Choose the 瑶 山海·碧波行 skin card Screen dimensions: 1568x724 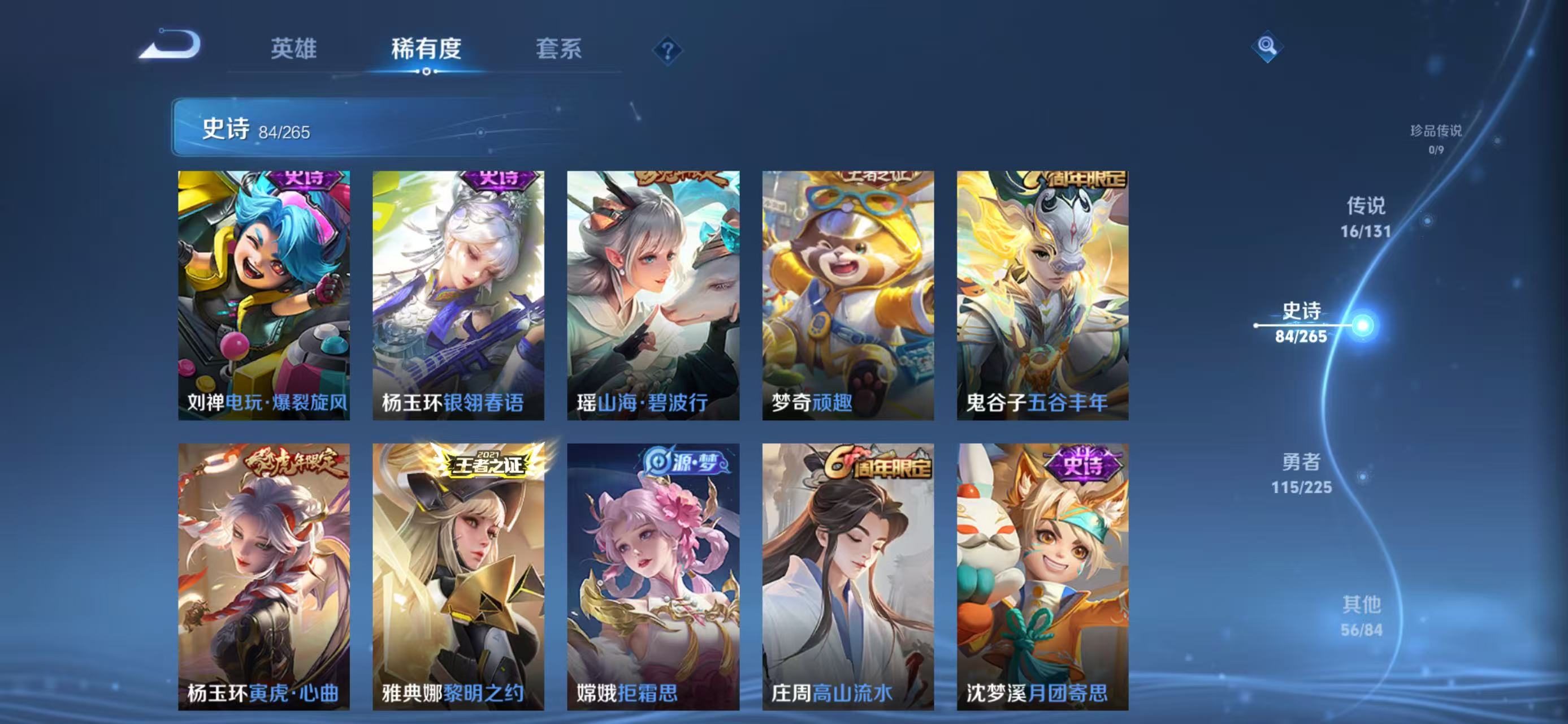653,295
